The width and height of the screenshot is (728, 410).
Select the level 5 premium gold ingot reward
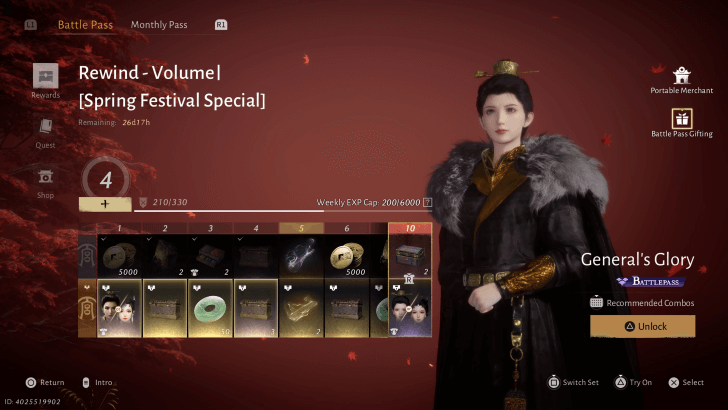pyautogui.click(x=302, y=307)
